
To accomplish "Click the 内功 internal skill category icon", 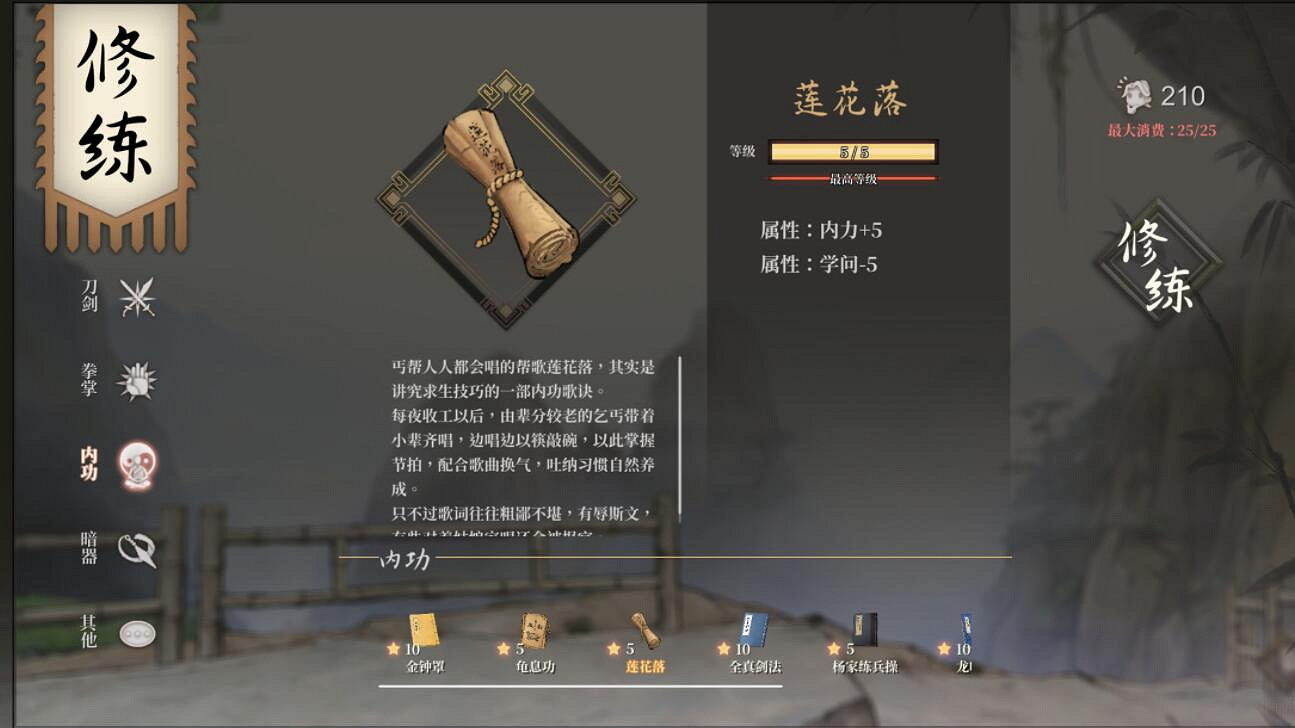I will pyautogui.click(x=138, y=461).
